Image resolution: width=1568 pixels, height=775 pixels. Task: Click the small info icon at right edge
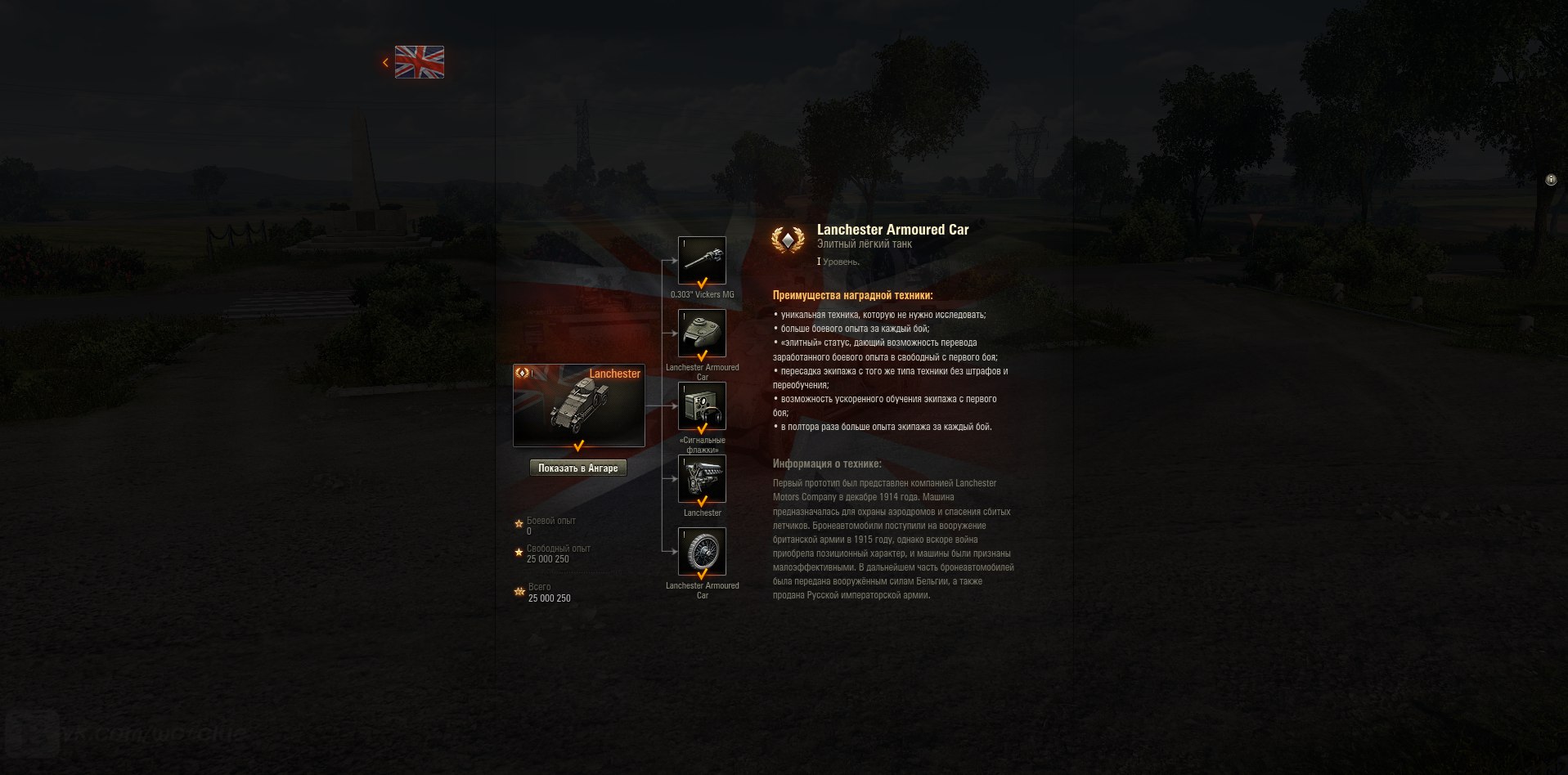tap(1551, 180)
